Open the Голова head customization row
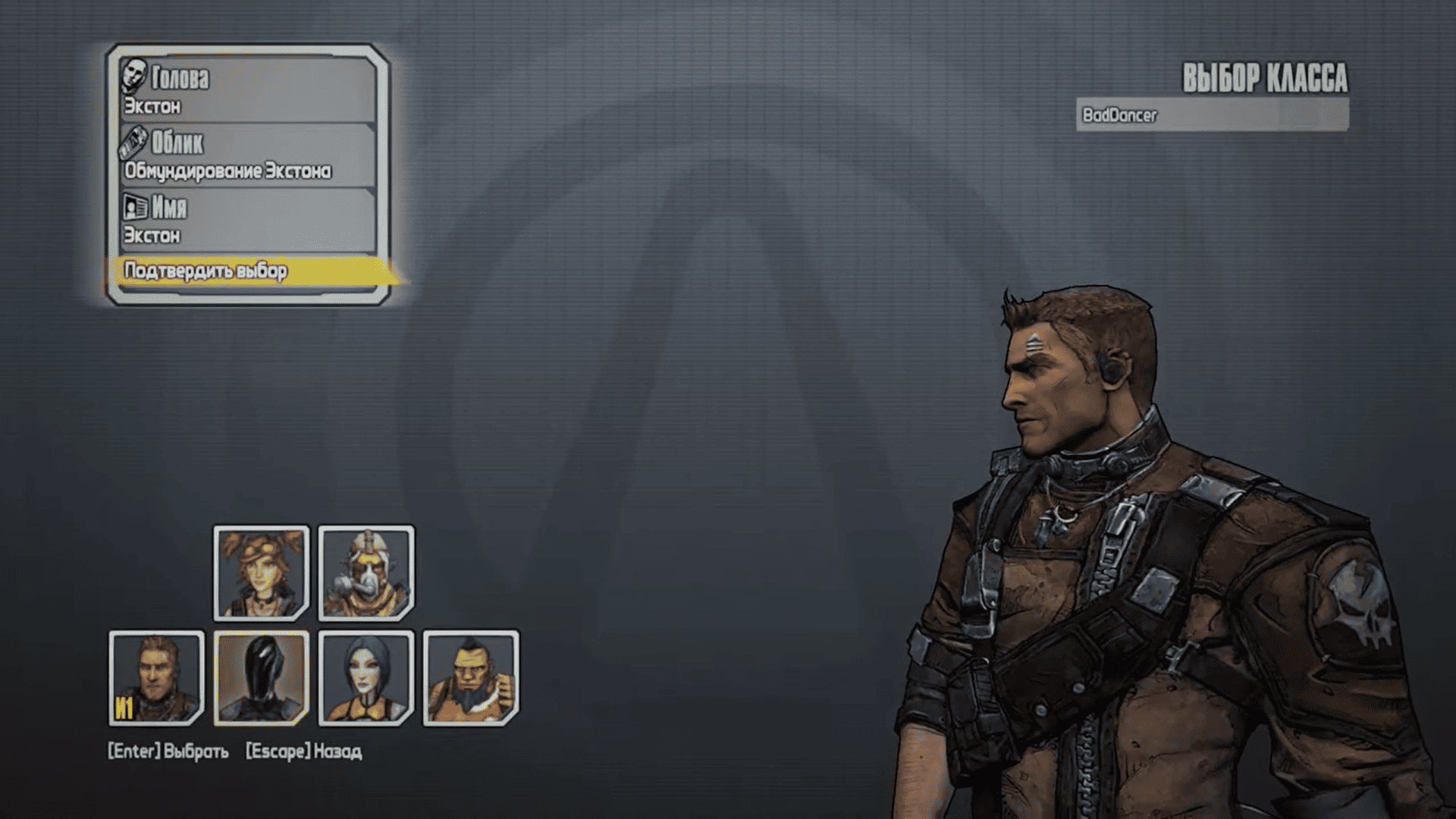Viewport: 1456px width, 819px height. point(247,89)
